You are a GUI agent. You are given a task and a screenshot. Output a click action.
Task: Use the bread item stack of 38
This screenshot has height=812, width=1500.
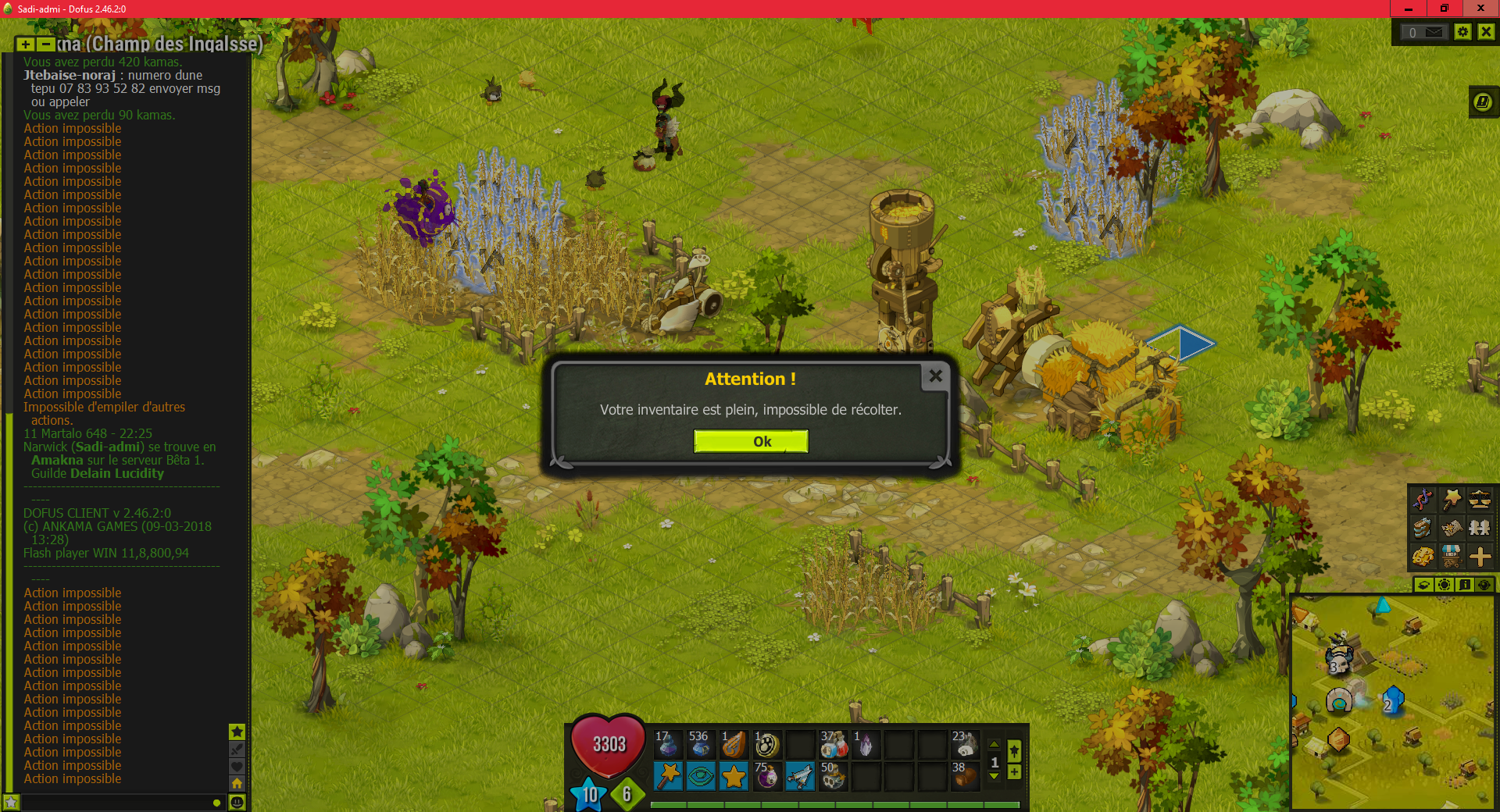pos(965,776)
